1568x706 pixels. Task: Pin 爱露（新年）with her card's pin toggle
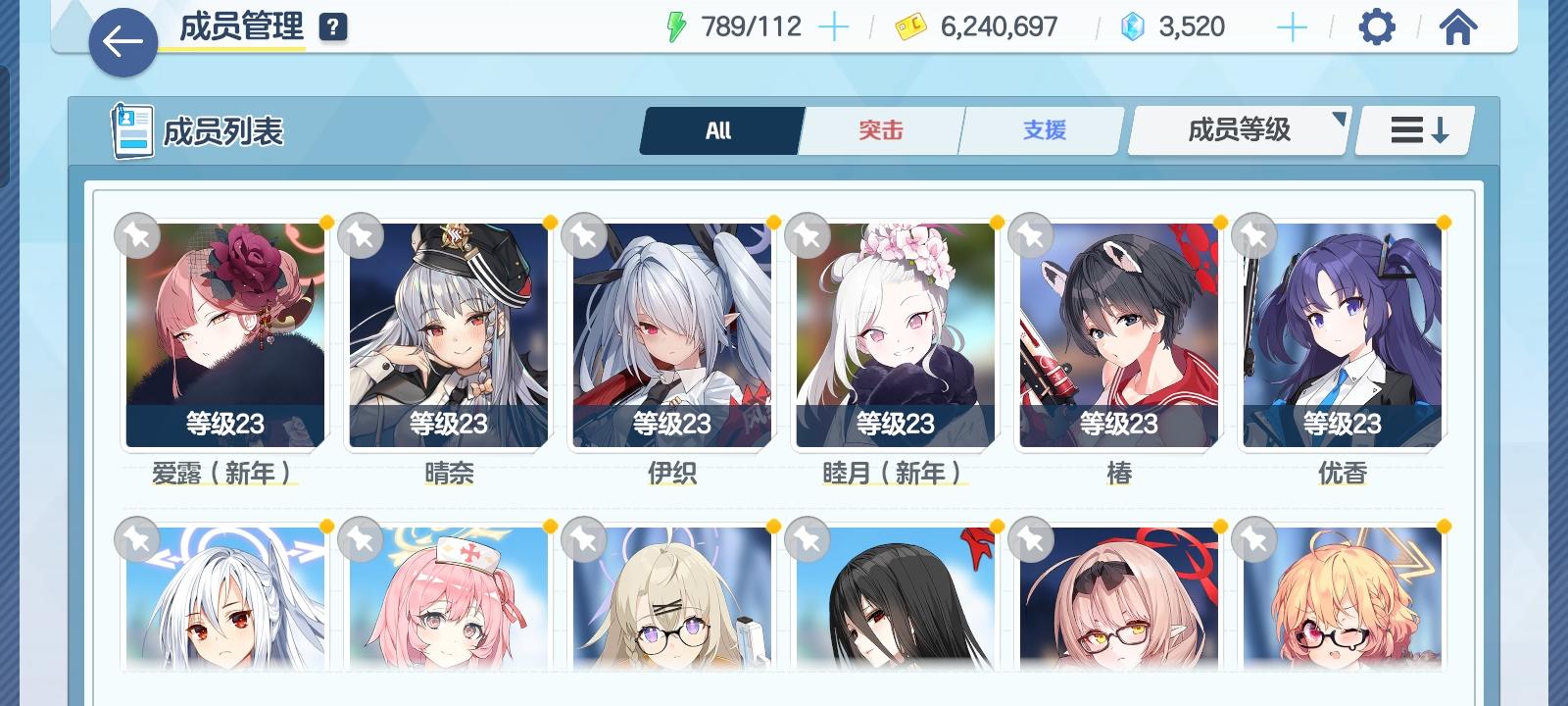pos(139,235)
